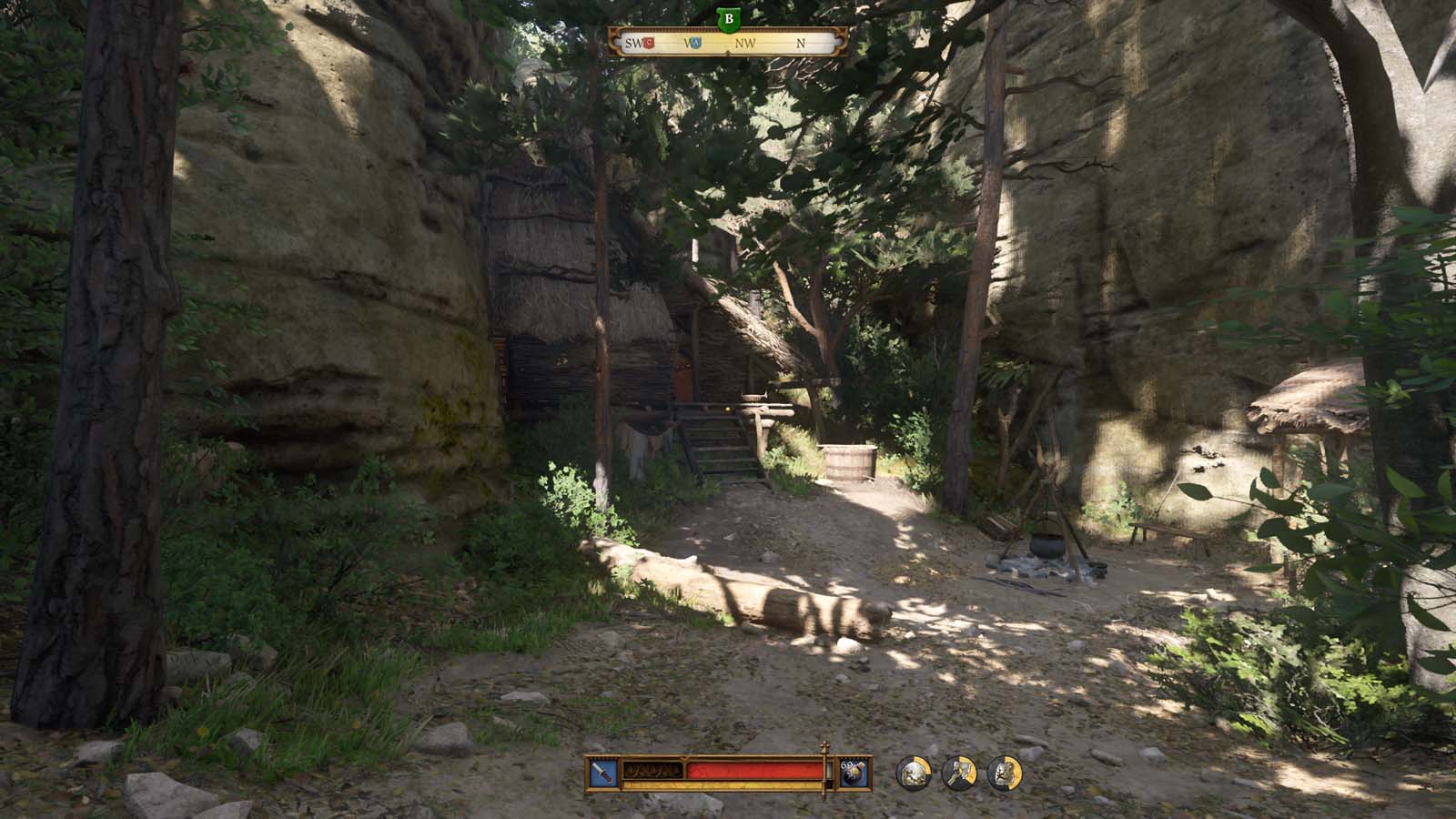Click the SW label on the compass bar

(x=632, y=43)
